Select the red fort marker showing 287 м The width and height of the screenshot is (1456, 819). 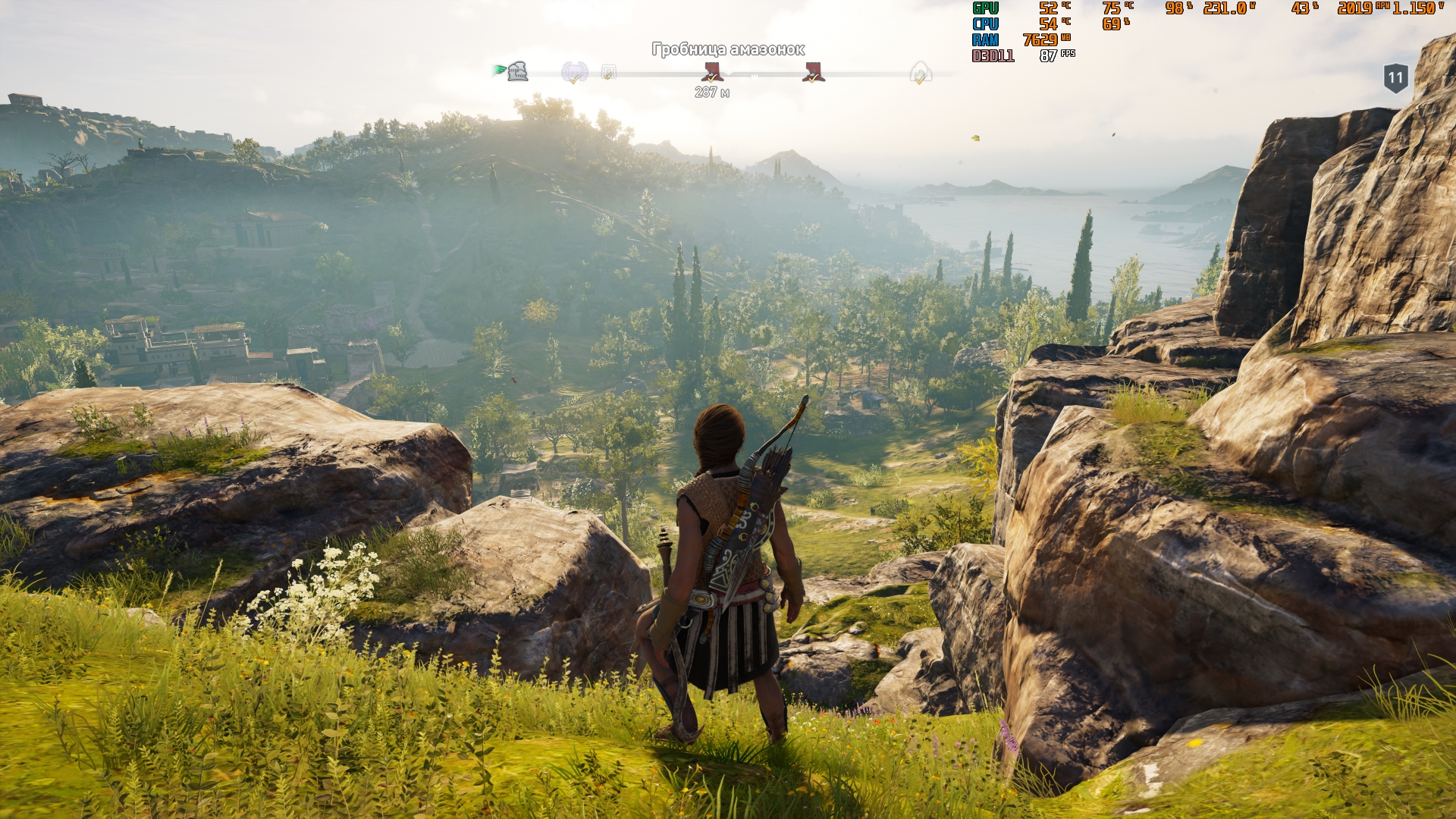712,73
